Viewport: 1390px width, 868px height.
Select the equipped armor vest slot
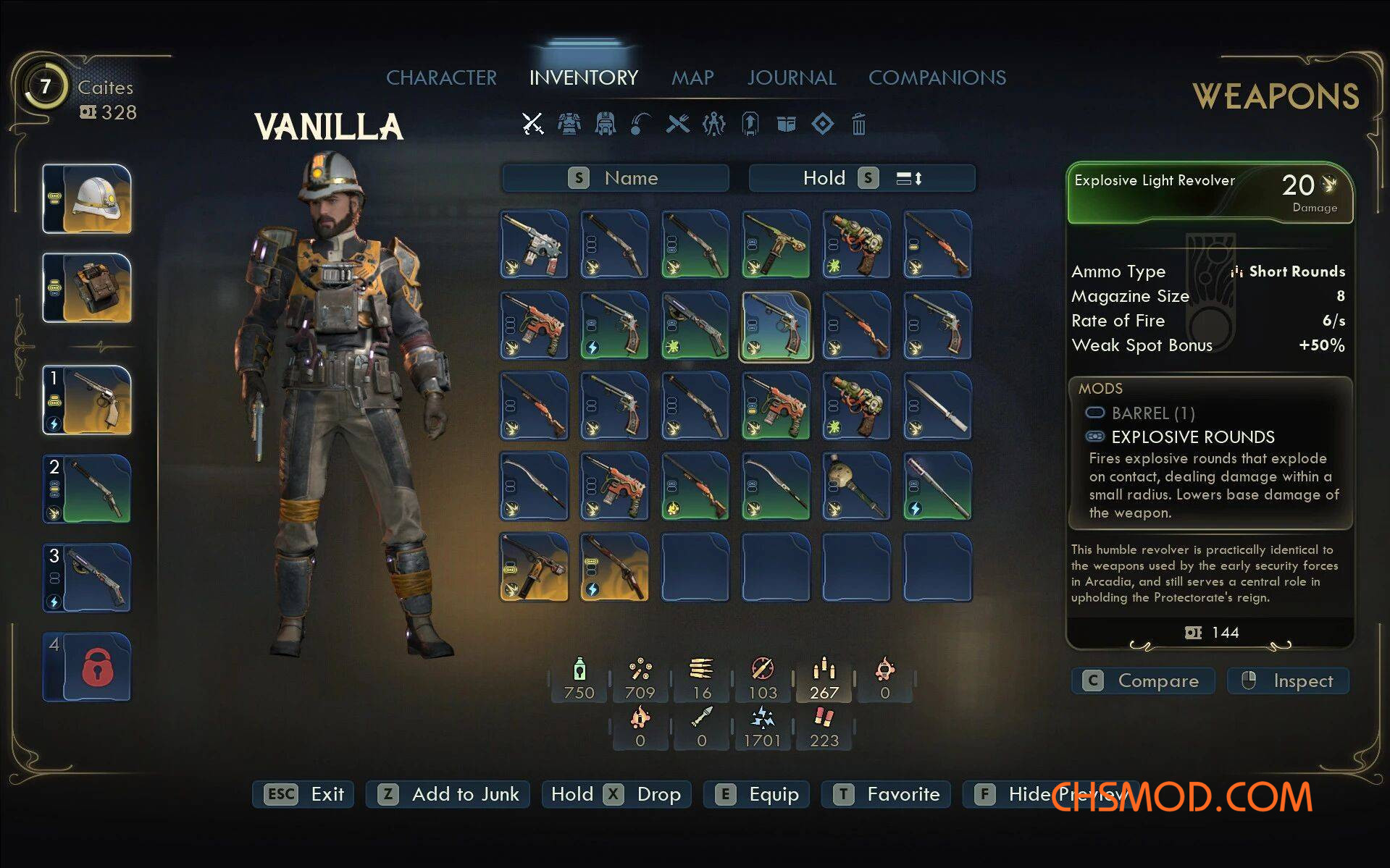click(88, 287)
